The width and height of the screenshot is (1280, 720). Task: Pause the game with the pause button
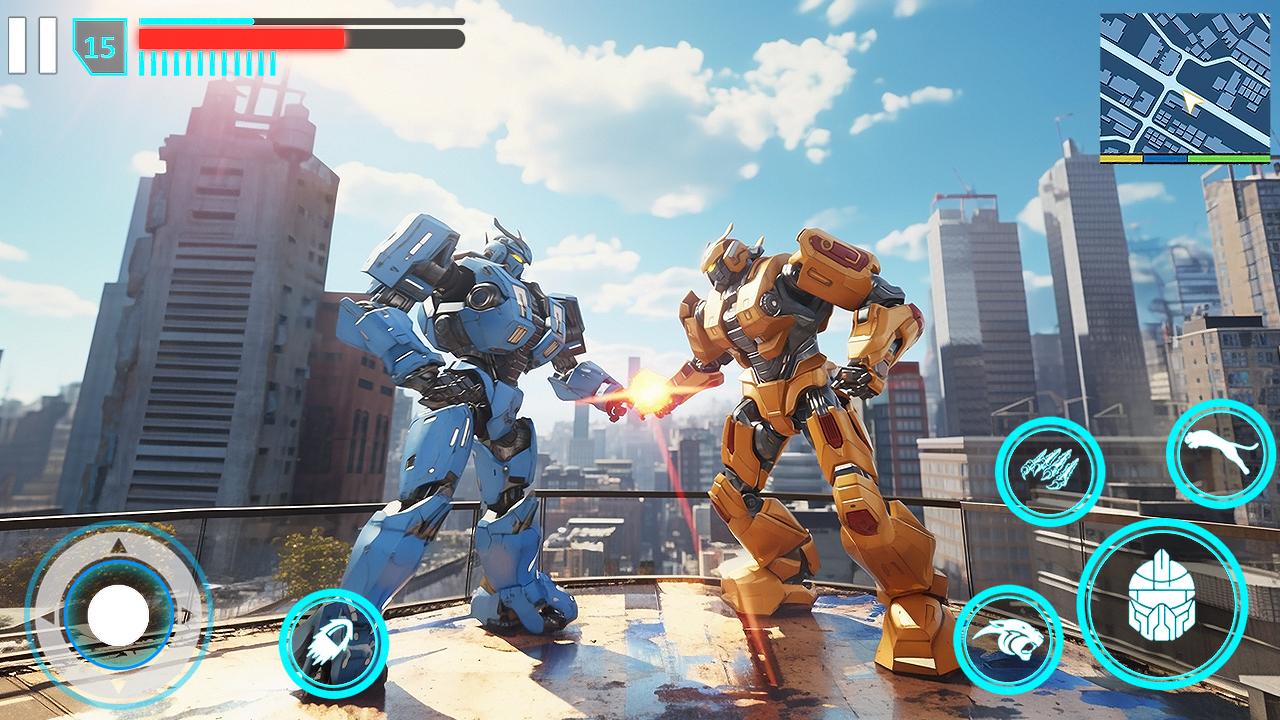pyautogui.click(x=32, y=46)
